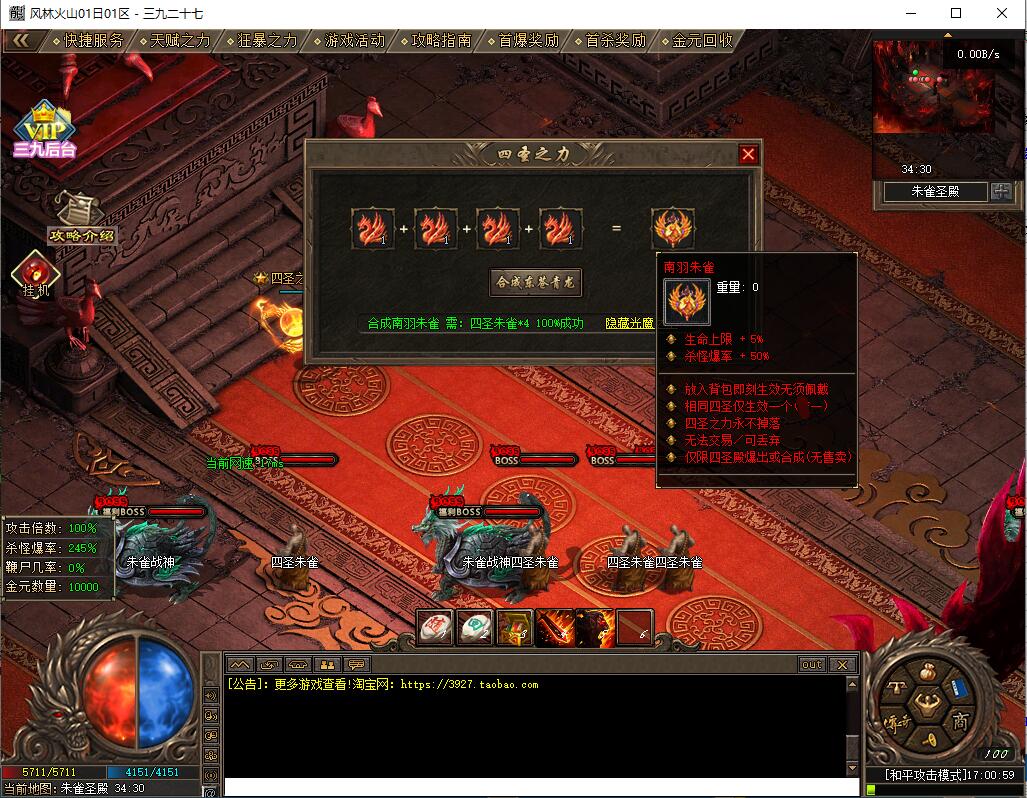The image size is (1027, 798).
Task: Close the 四圣之力 synthesis window
Action: [748, 154]
